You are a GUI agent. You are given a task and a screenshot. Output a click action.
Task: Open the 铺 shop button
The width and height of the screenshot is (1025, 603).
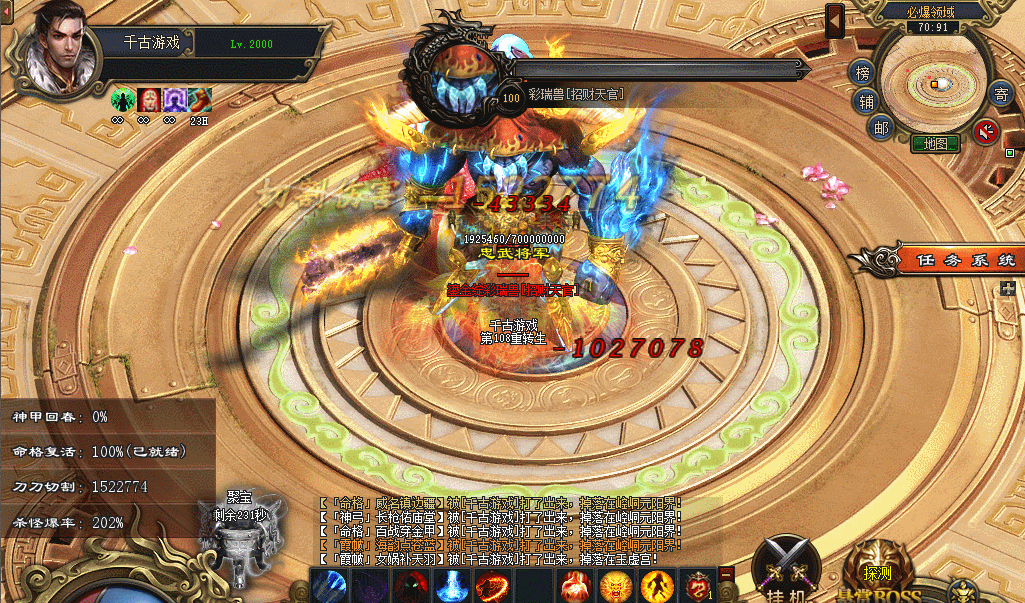(x=867, y=101)
